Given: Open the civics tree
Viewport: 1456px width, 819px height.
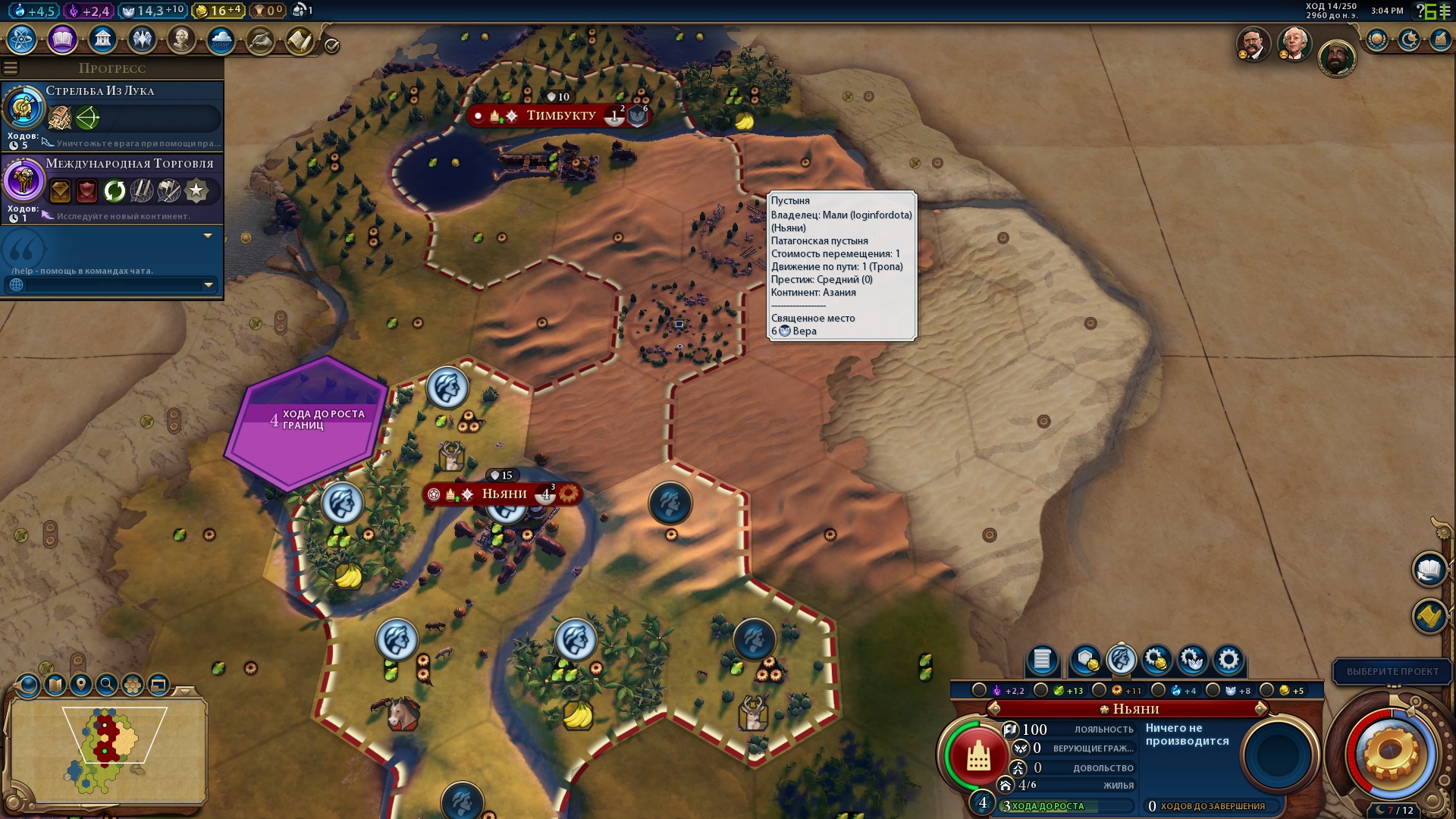Looking at the screenshot, I should (x=62, y=39).
